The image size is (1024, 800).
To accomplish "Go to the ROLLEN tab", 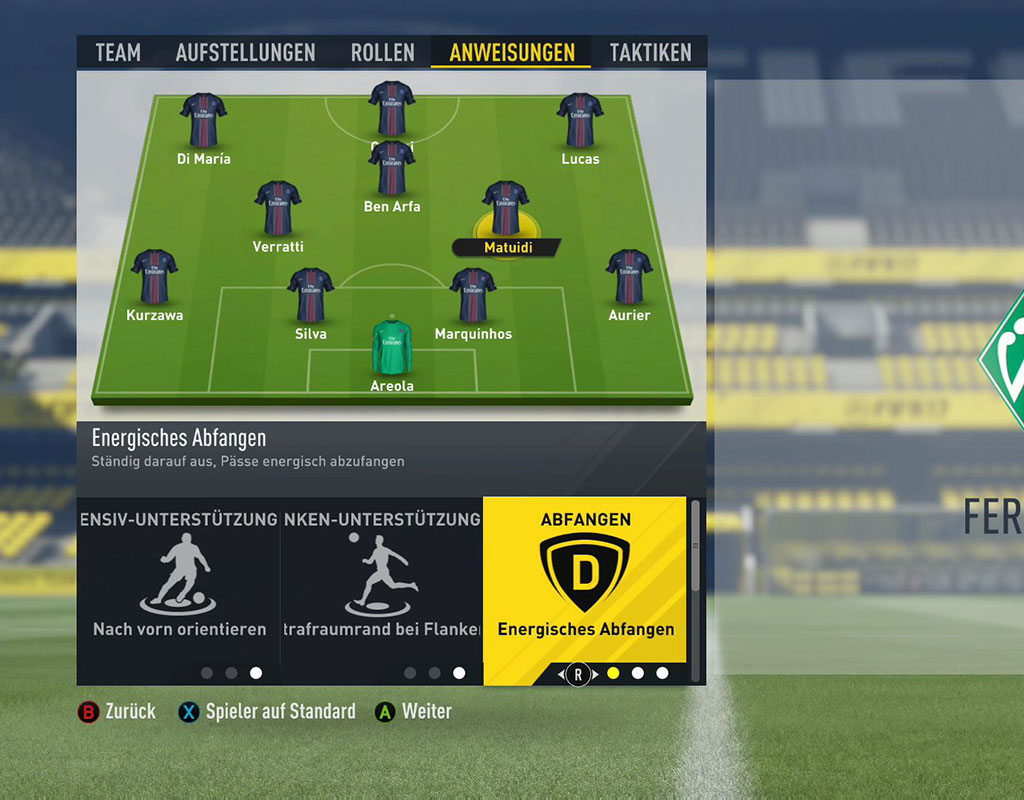I will 382,53.
